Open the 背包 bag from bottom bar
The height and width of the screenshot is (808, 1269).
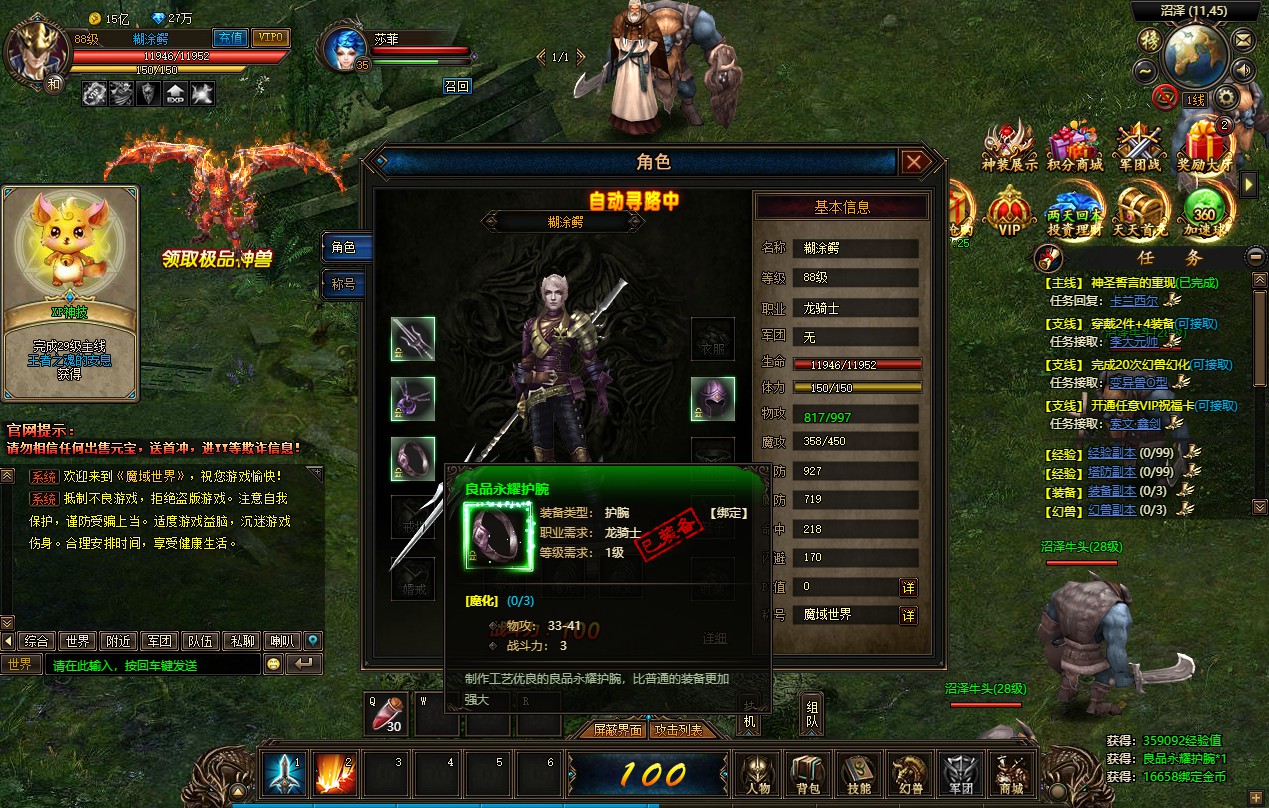tap(807, 774)
